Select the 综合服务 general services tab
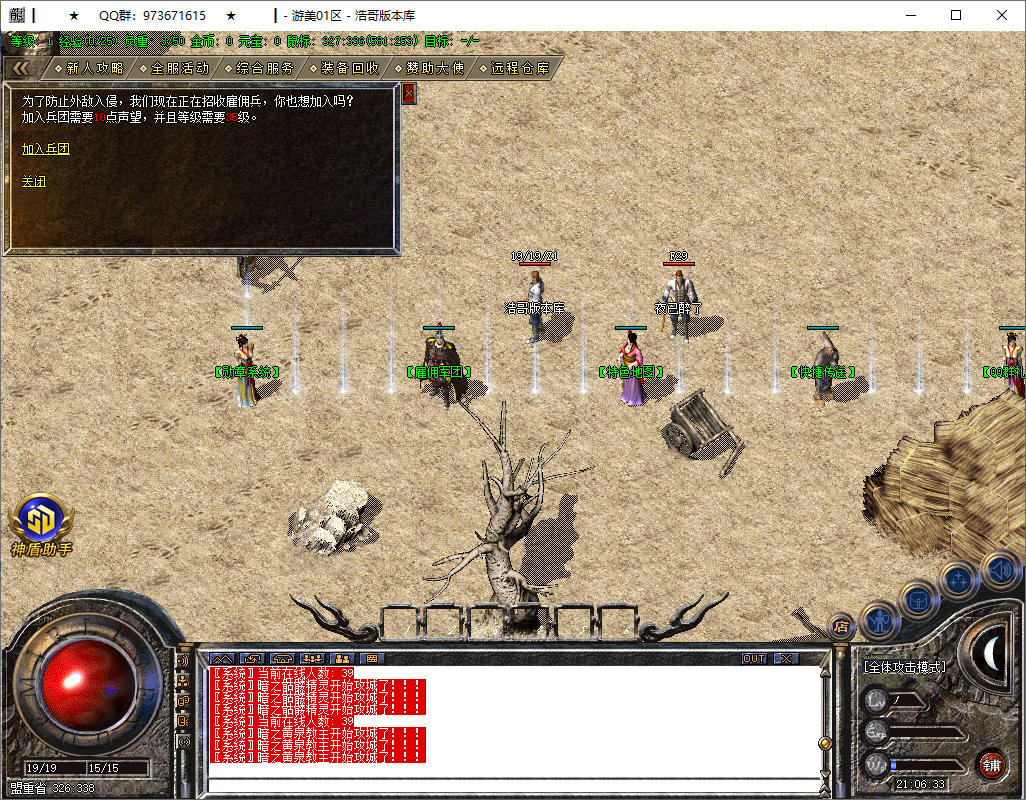1026x800 pixels. coord(265,68)
